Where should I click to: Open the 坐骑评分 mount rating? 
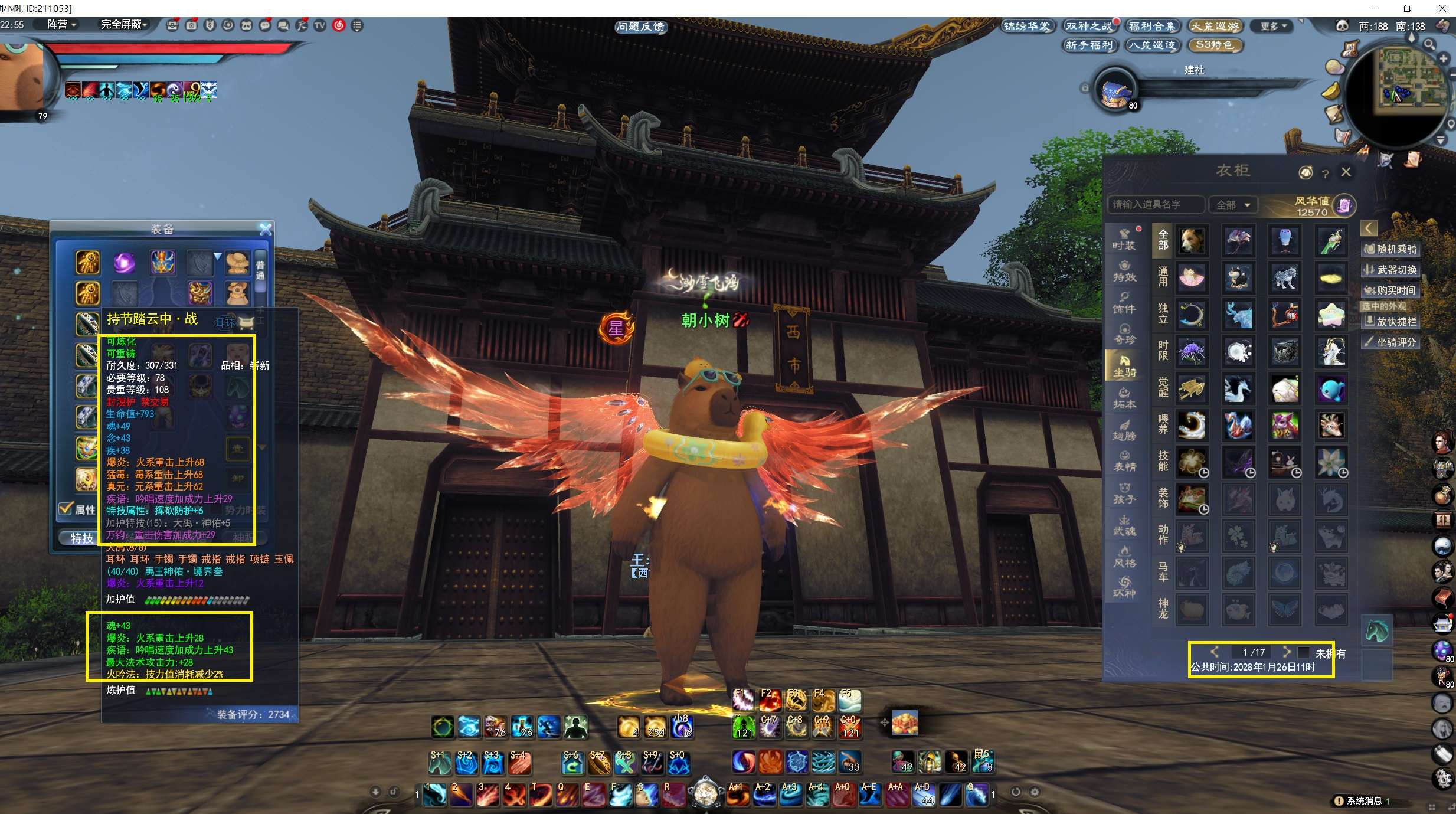pyautogui.click(x=1390, y=342)
